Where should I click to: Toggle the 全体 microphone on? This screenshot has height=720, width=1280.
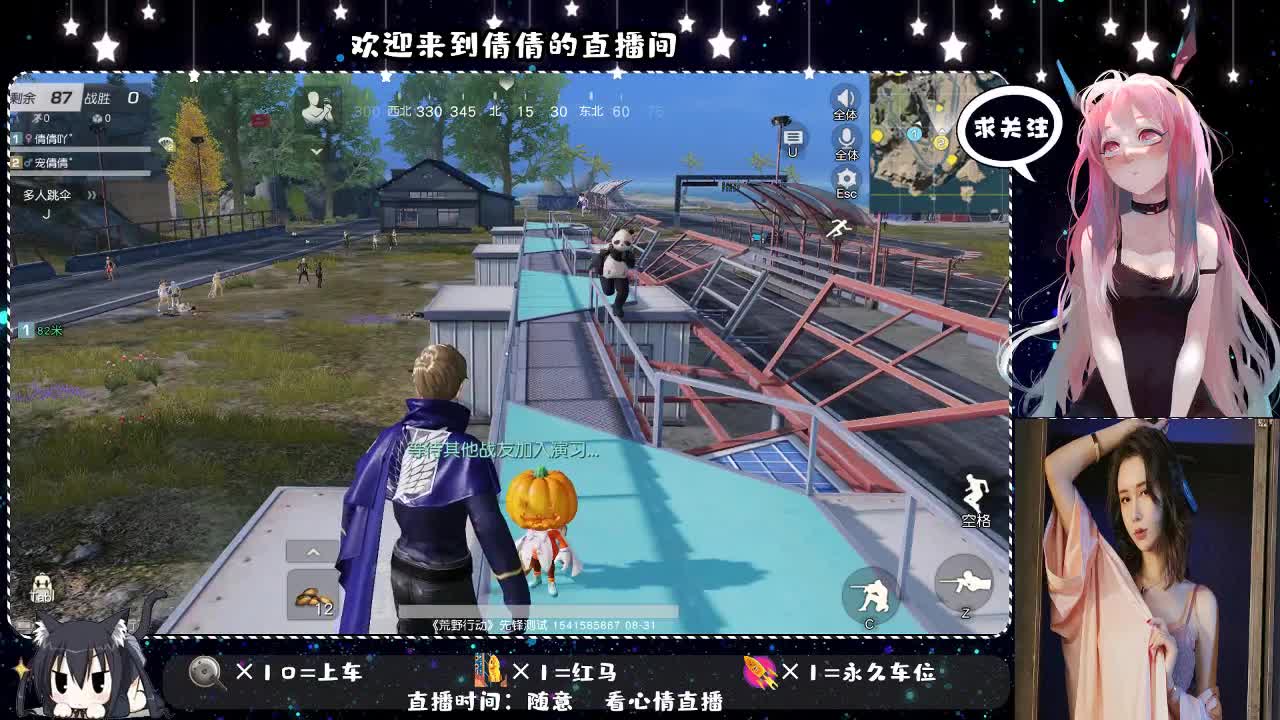(x=845, y=138)
